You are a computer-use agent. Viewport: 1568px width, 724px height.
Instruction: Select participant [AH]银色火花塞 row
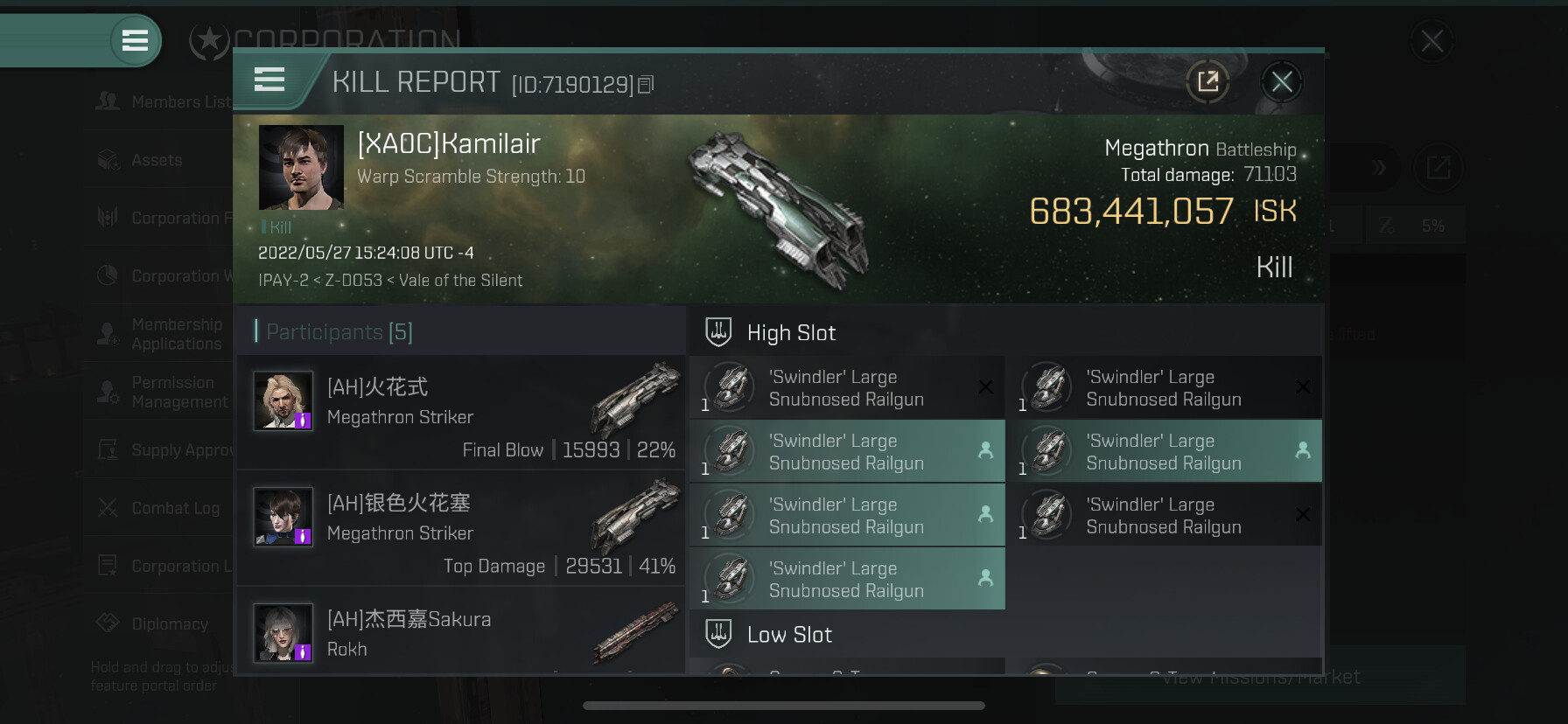[x=461, y=527]
